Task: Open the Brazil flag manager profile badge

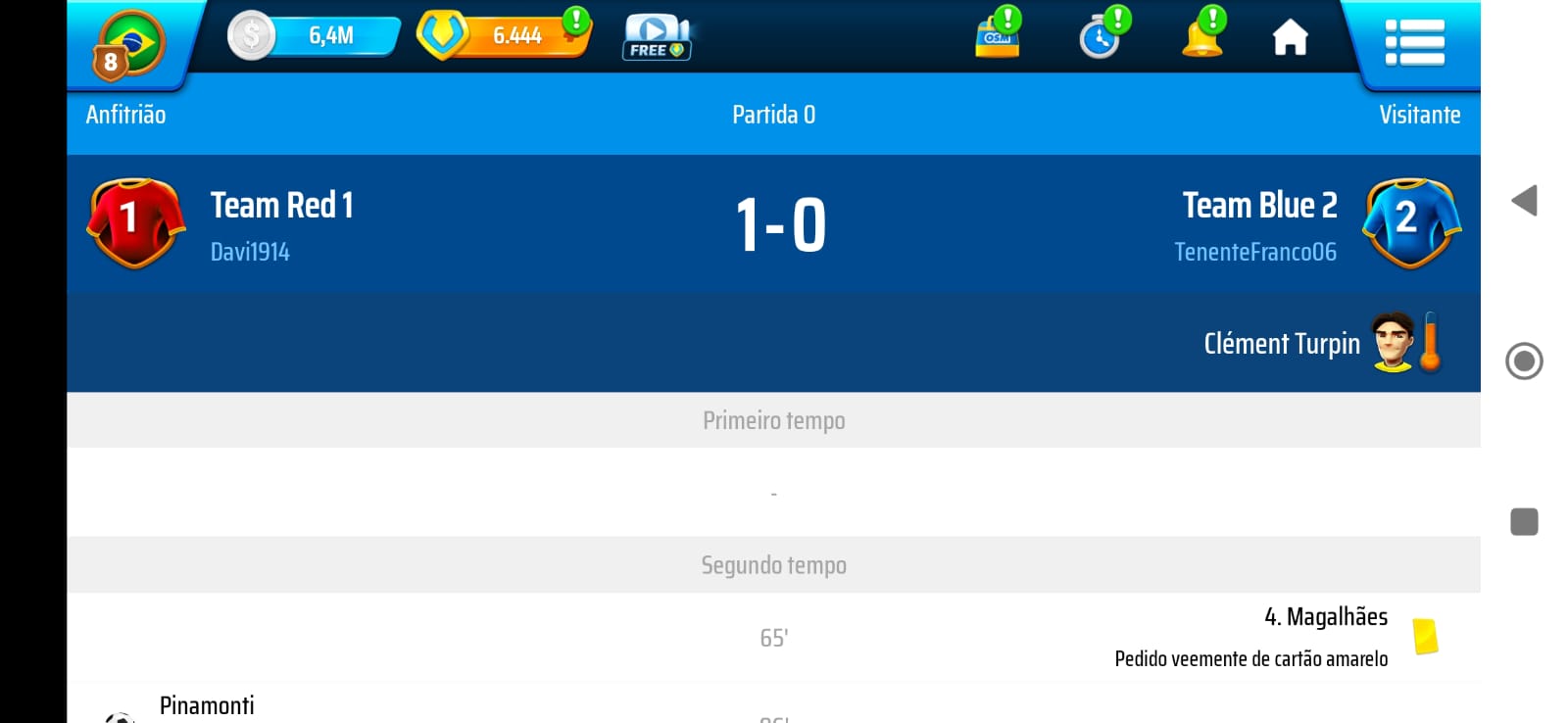Action: (130, 43)
